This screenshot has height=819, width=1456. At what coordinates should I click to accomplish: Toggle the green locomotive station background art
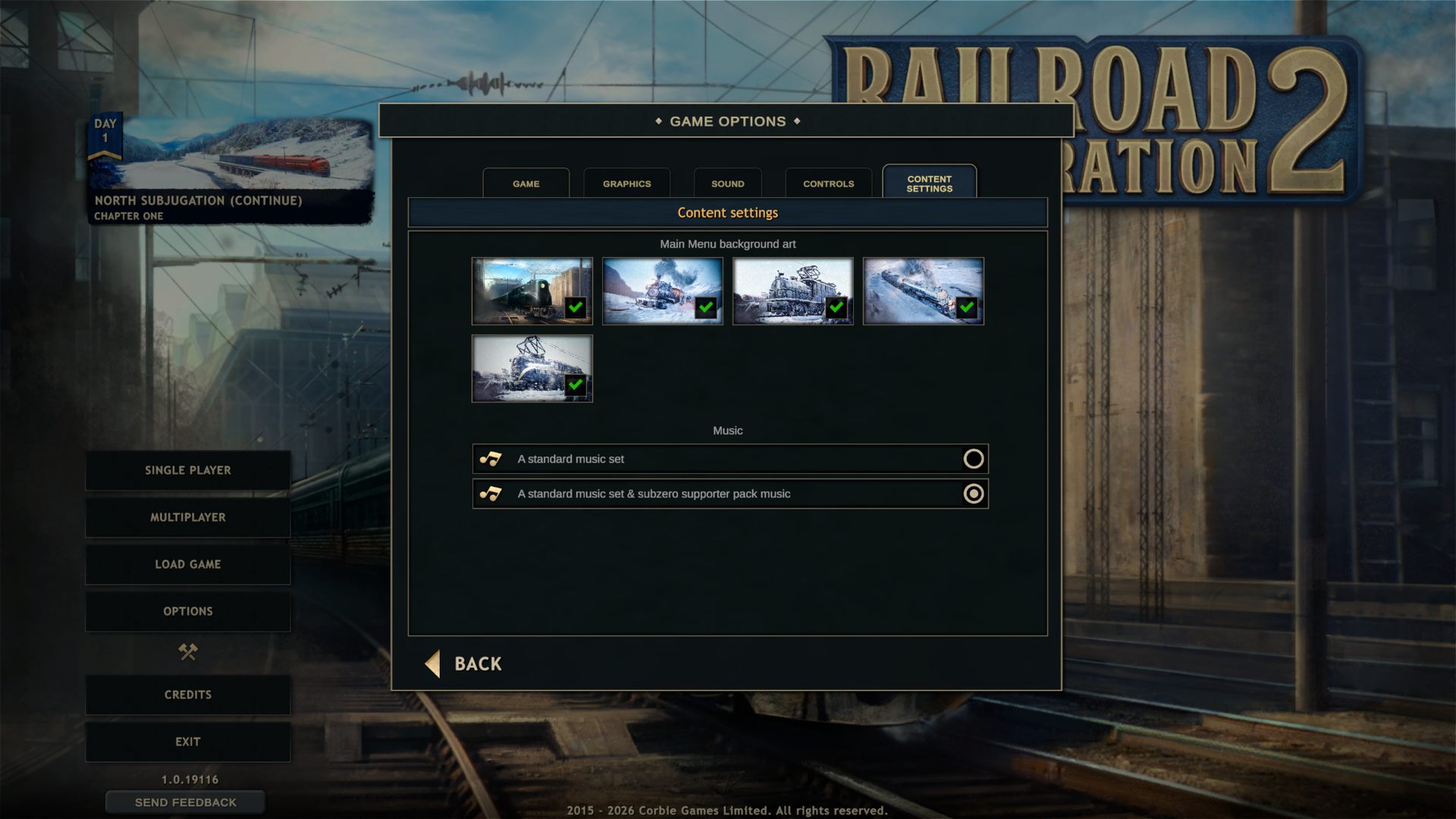pos(532,291)
